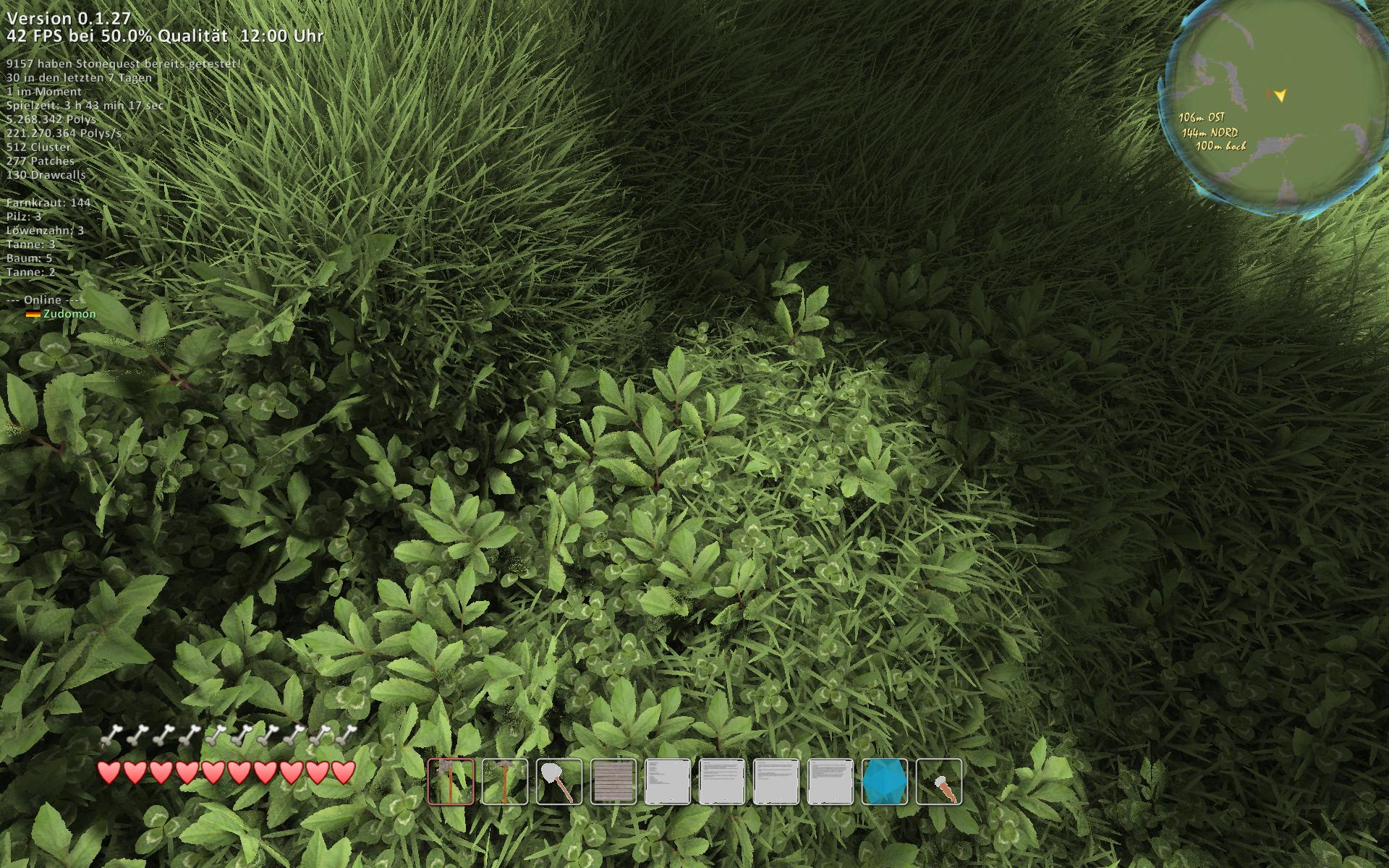Screen dimensions: 1389x868
Task: Select the torch hotbar slot
Action: 939,782
